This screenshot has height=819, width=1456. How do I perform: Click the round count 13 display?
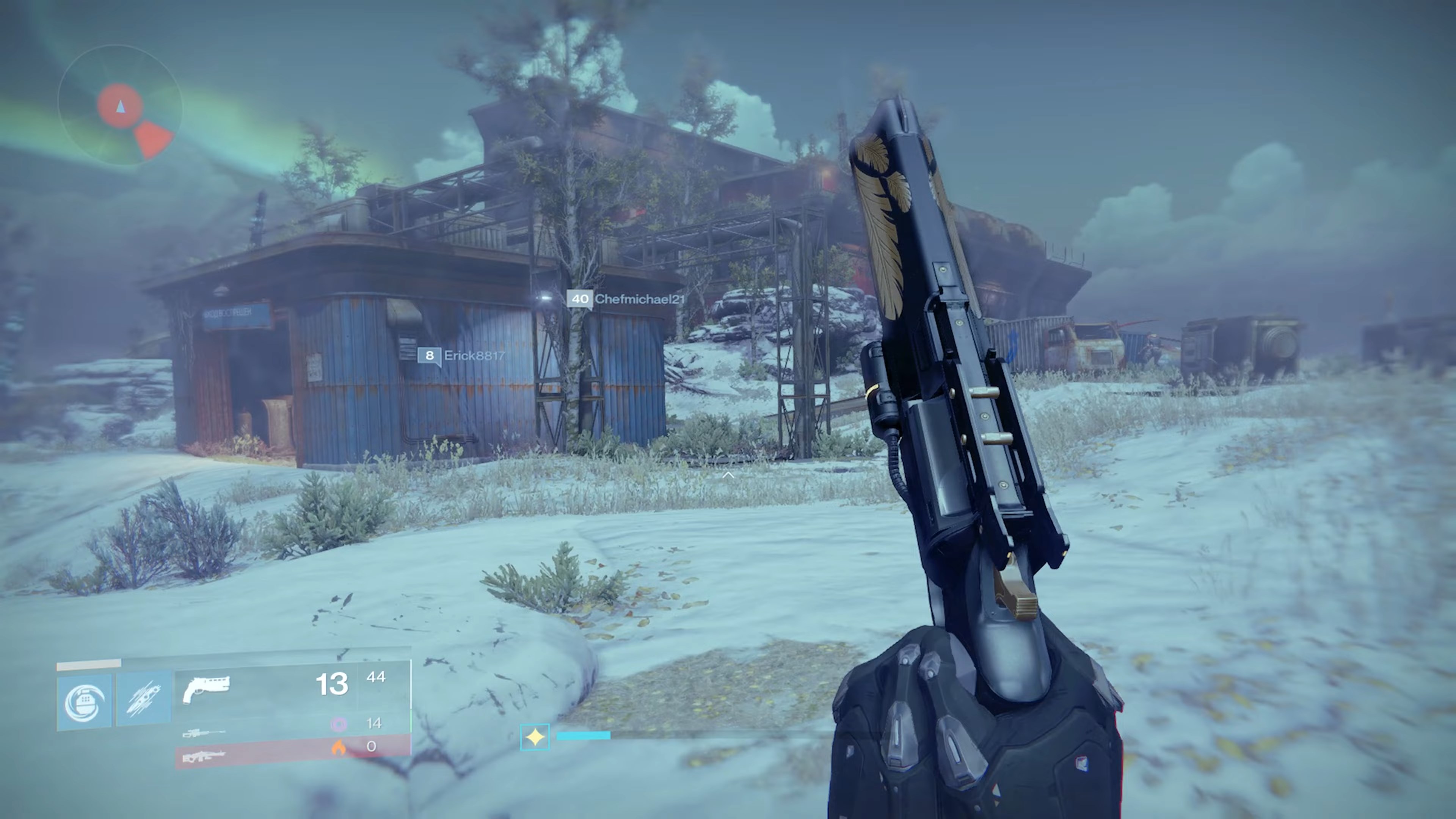point(334,684)
